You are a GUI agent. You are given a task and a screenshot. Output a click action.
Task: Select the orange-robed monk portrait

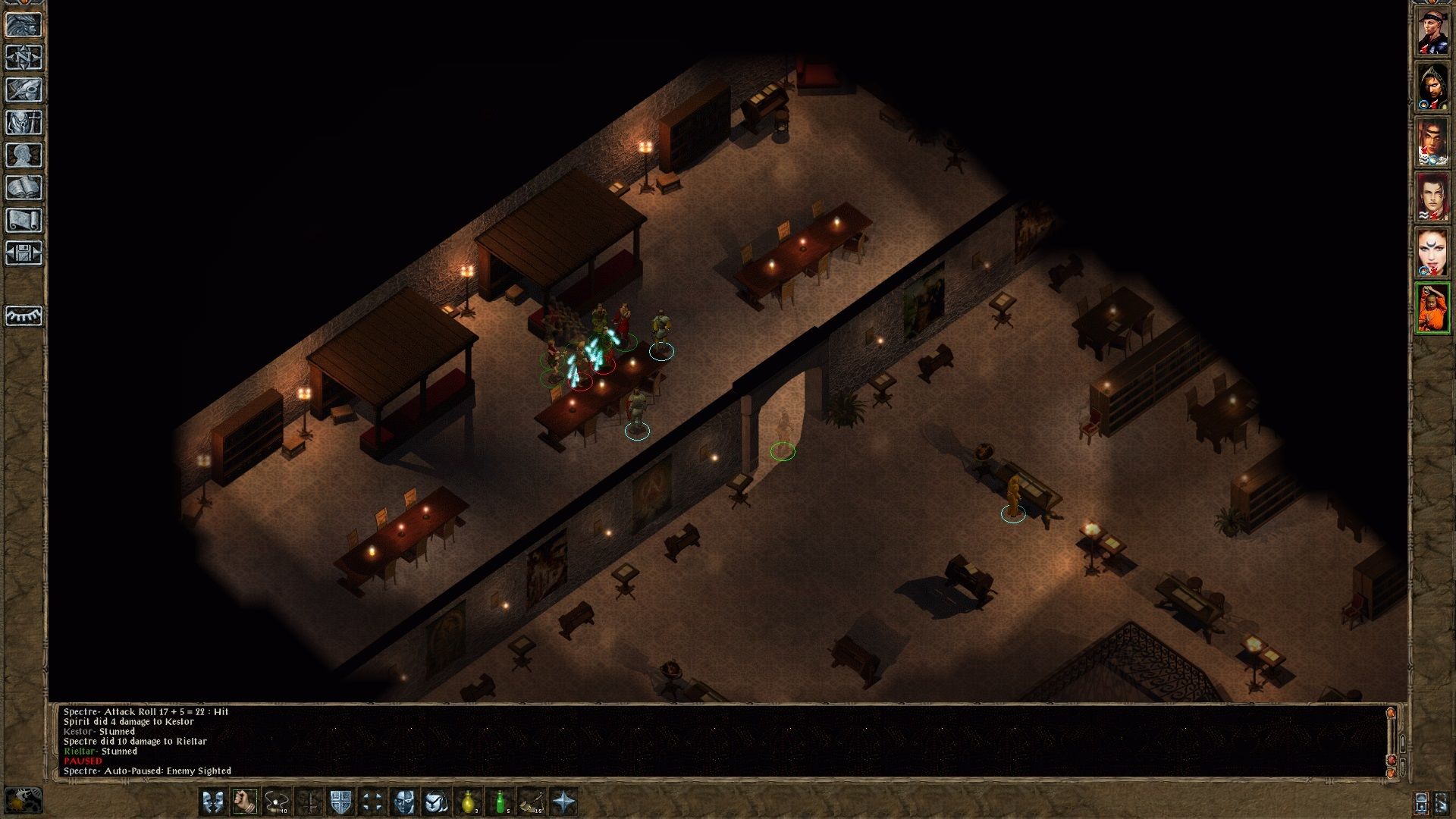[1432, 308]
